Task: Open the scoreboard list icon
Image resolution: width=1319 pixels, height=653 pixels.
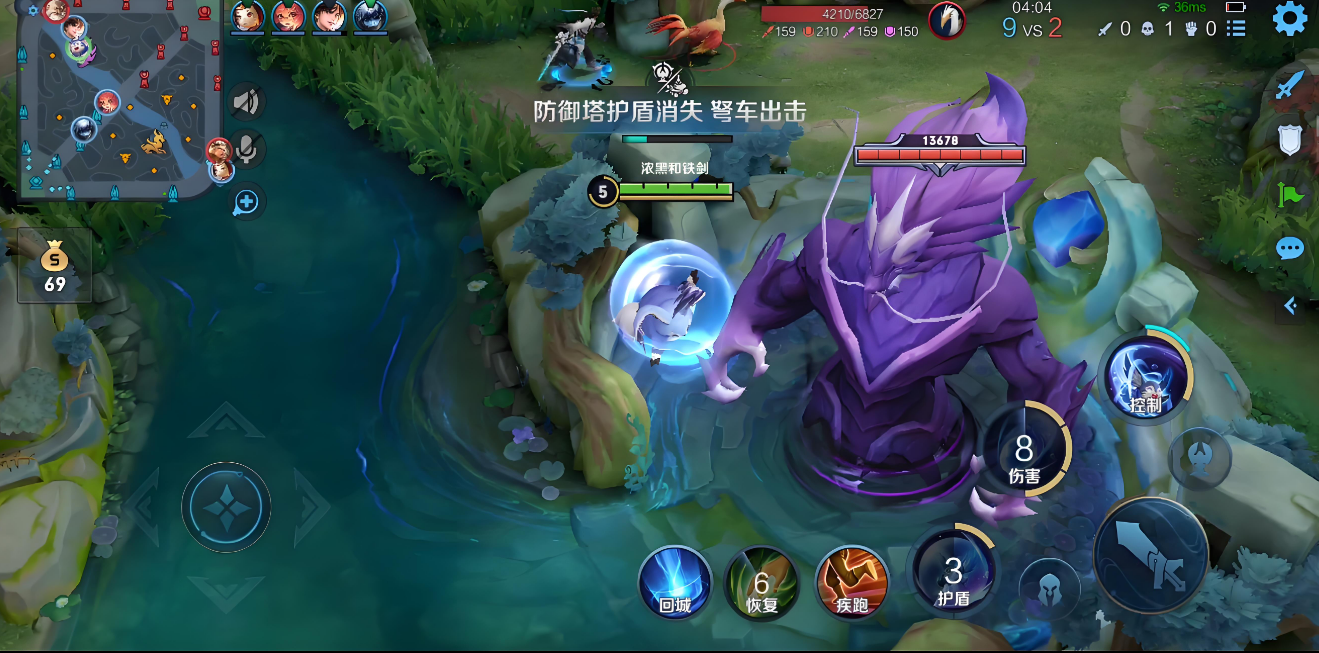Action: point(1237,29)
